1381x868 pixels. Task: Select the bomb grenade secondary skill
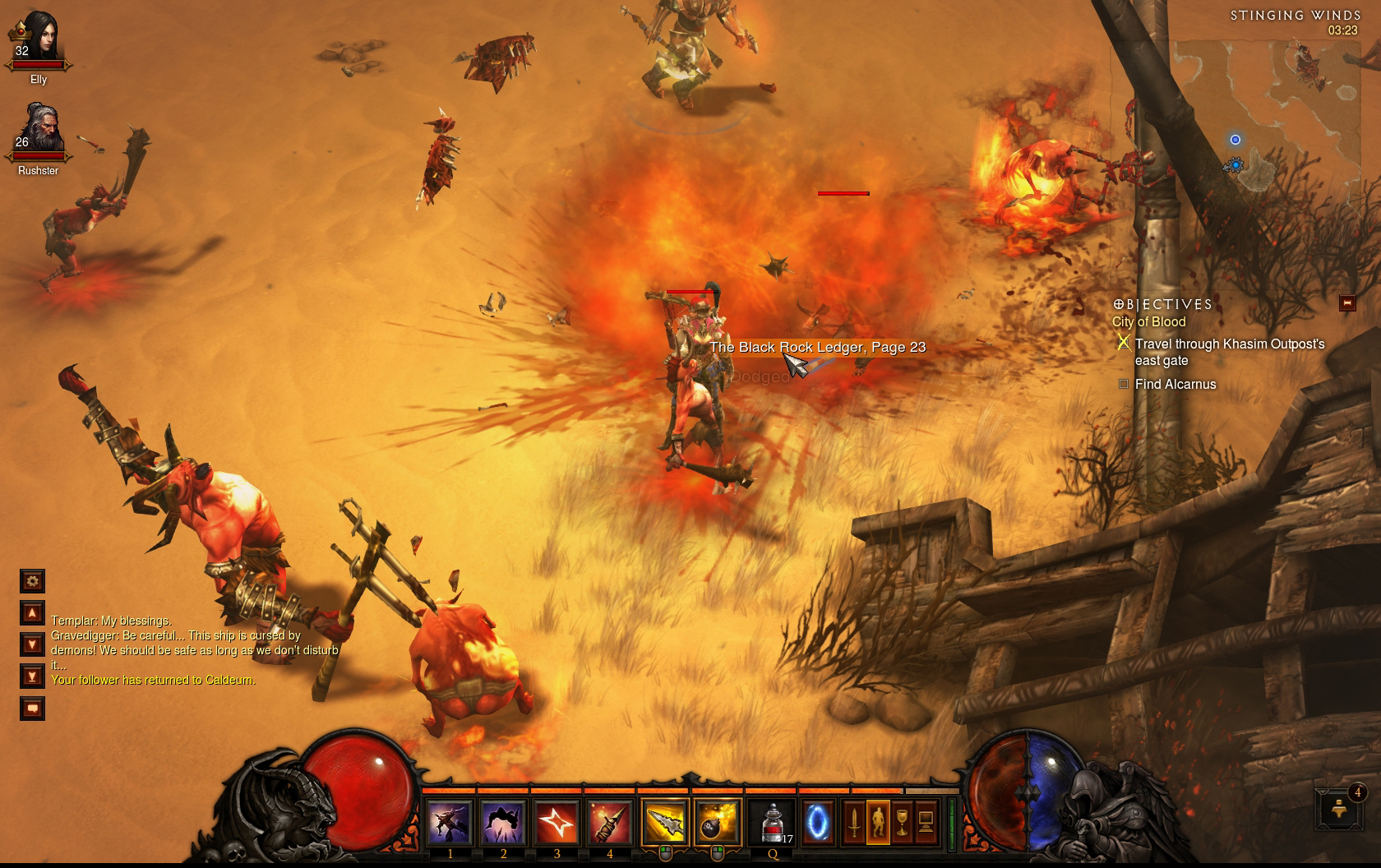point(717,822)
